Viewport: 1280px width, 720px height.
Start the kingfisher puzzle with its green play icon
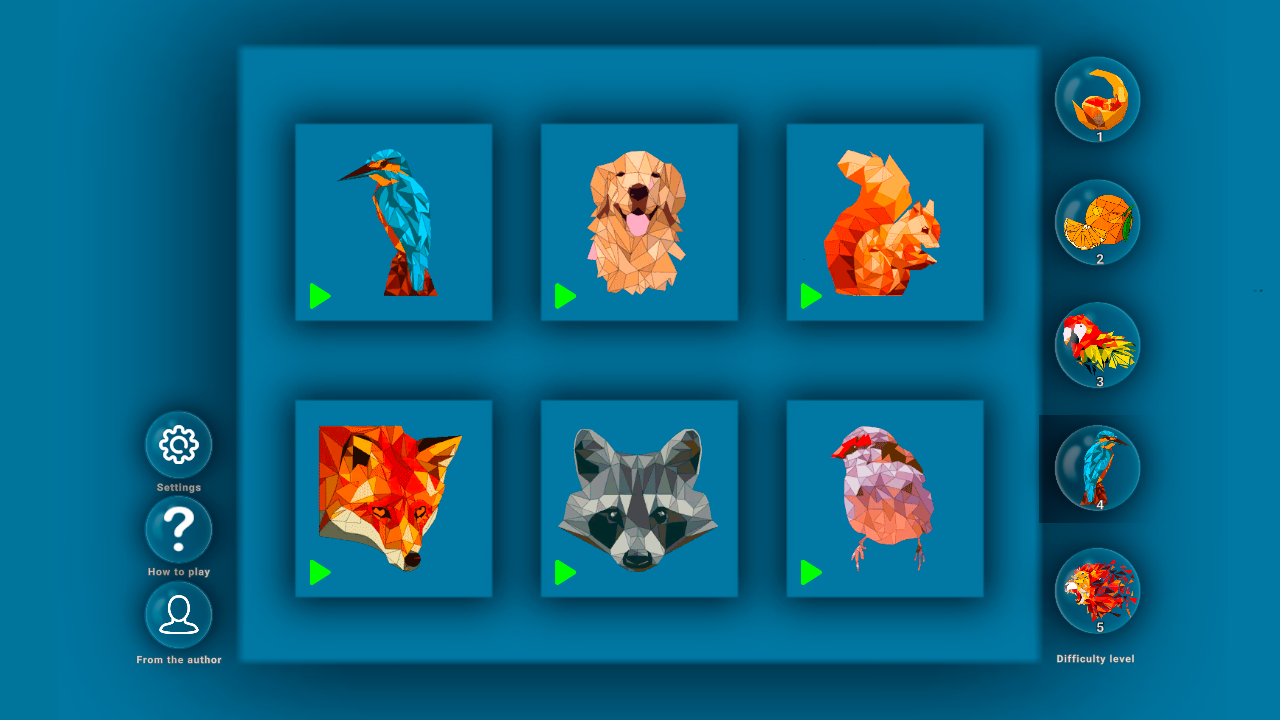tap(320, 295)
